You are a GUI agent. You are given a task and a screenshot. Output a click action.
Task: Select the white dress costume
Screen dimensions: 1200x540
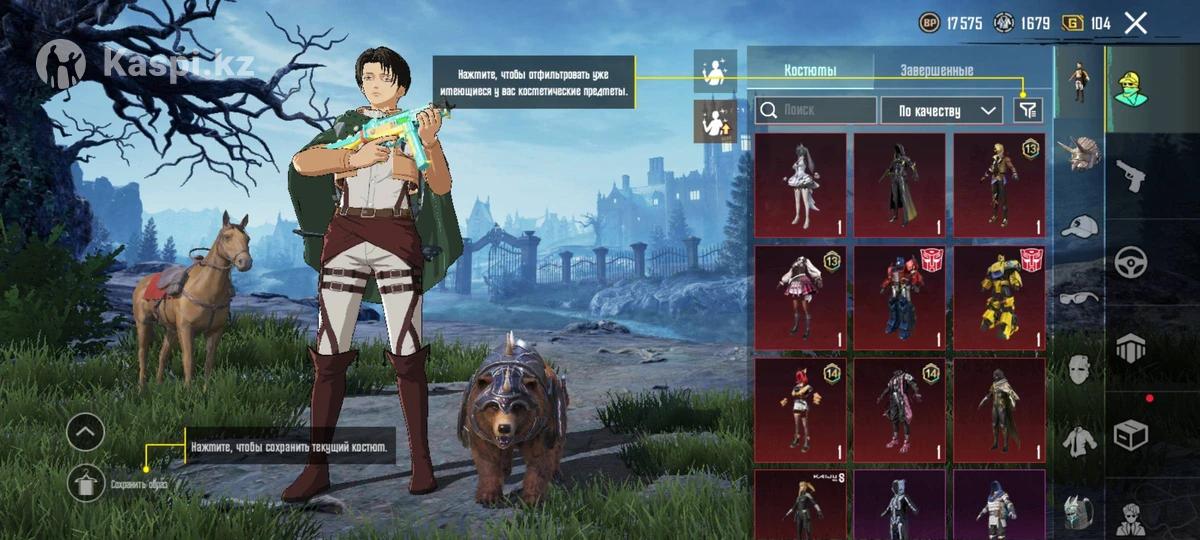[x=800, y=185]
